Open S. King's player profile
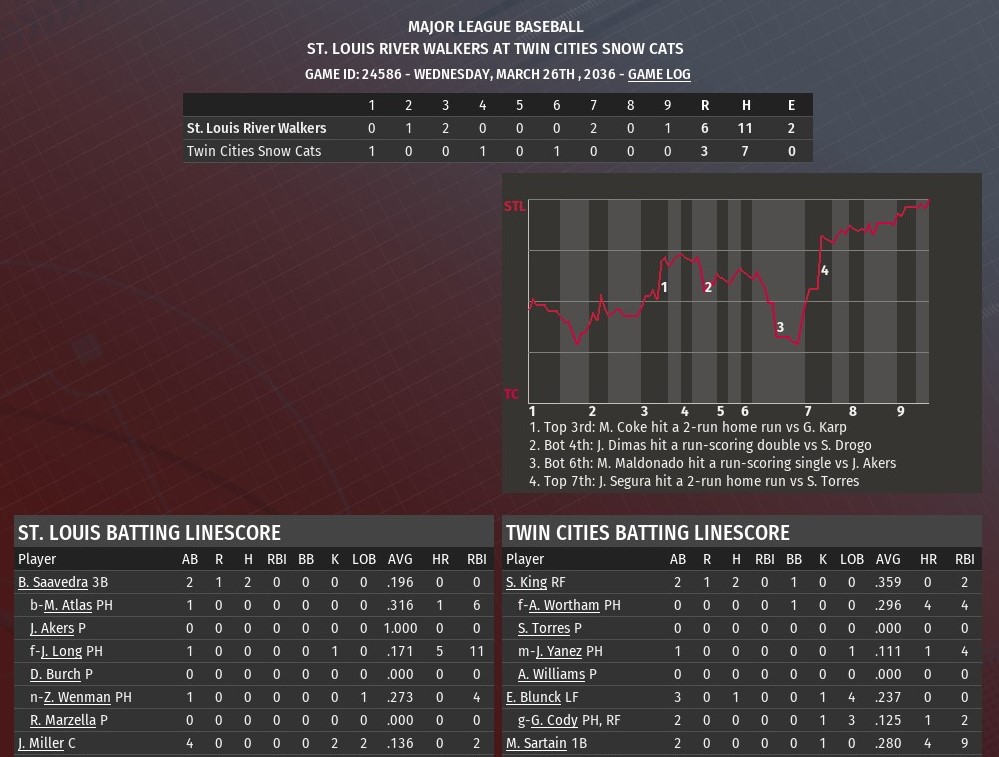This screenshot has height=757, width=999. point(526,582)
